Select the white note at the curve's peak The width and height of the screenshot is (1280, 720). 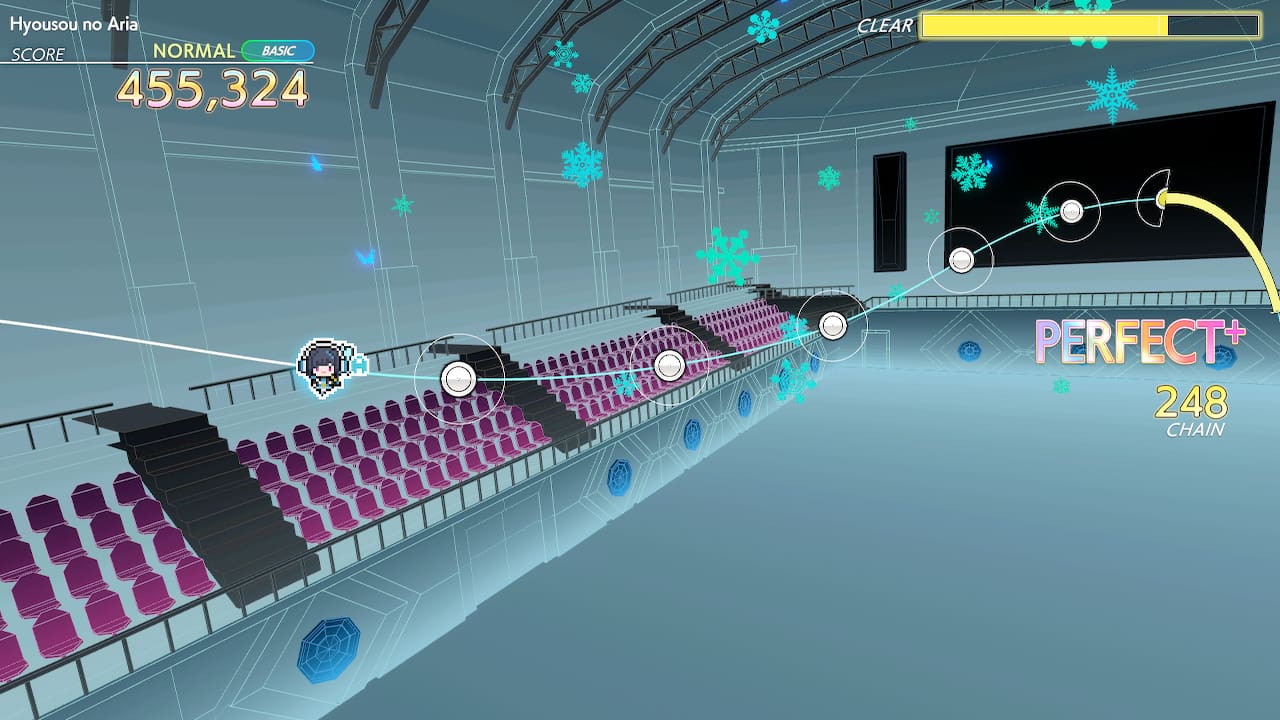1073,210
